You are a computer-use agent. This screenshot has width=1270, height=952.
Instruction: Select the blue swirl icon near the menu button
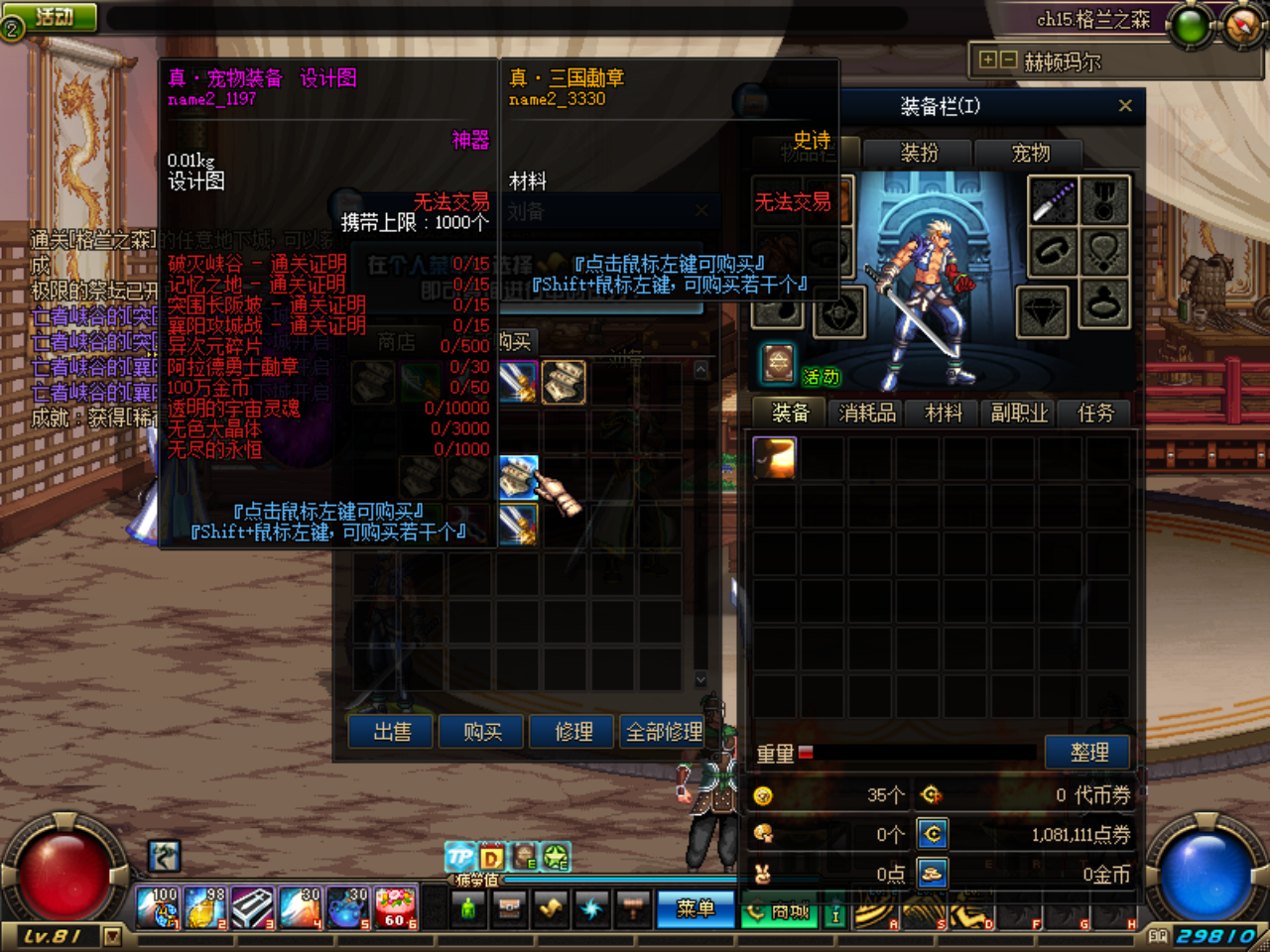590,906
